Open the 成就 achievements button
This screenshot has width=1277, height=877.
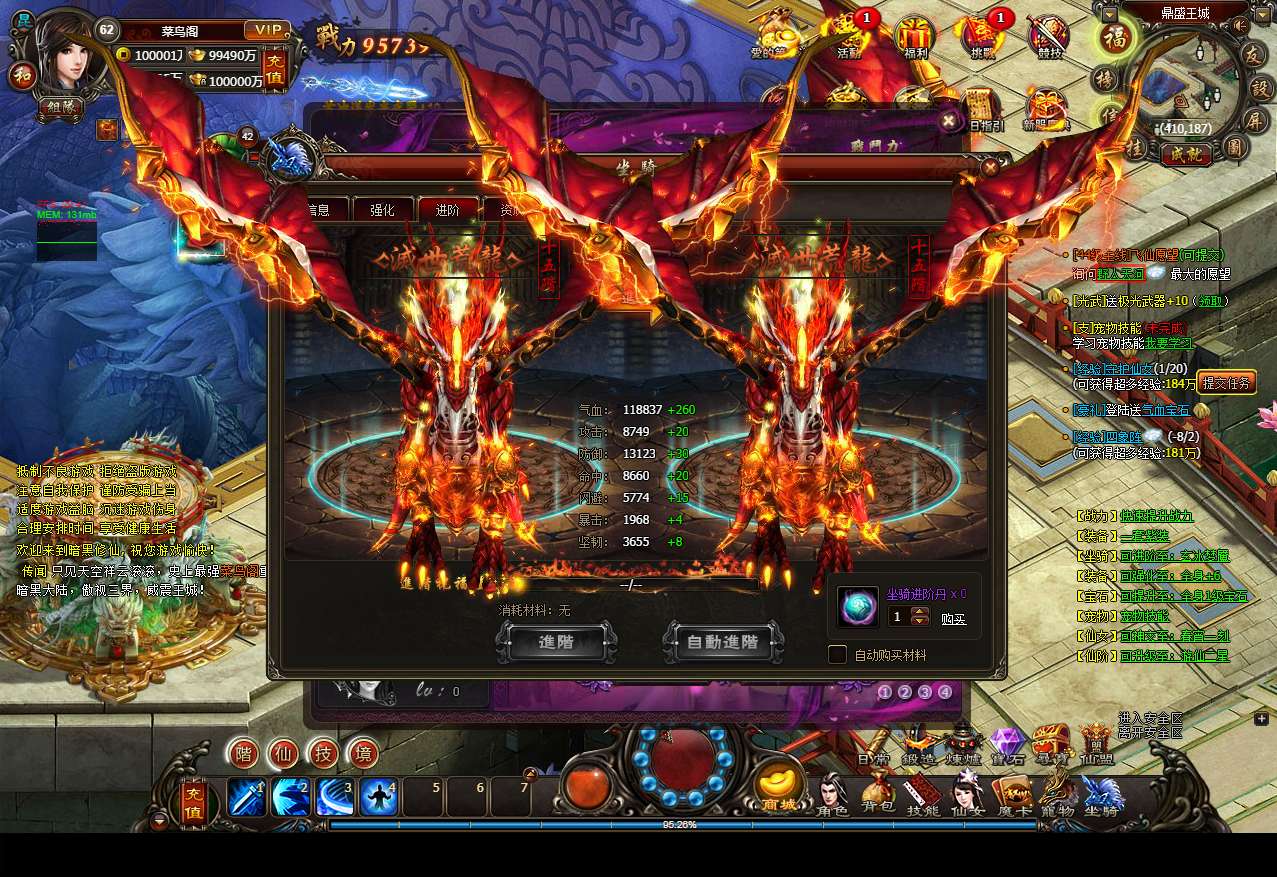point(1186,153)
